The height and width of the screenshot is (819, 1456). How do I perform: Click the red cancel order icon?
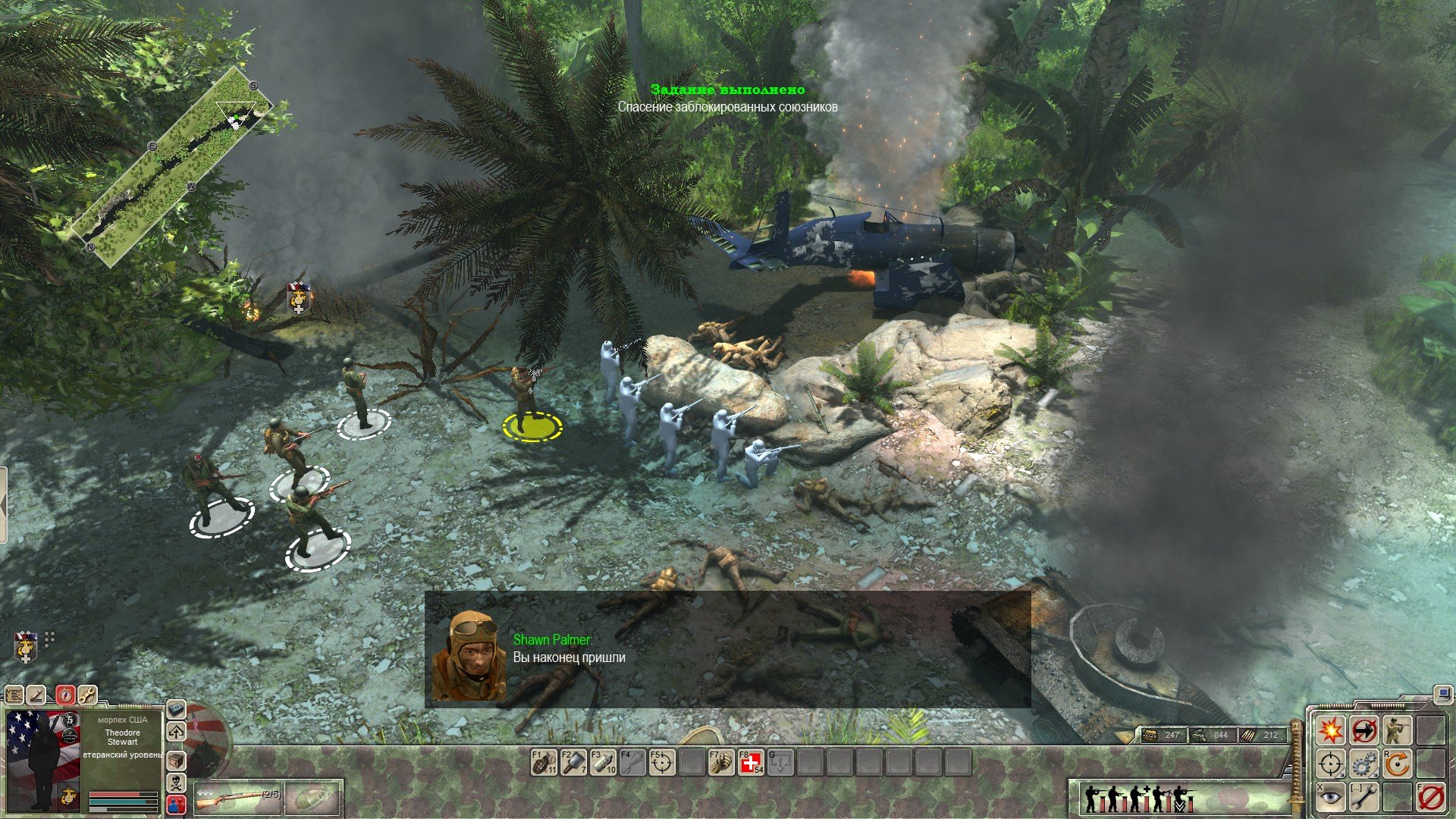(1430, 797)
